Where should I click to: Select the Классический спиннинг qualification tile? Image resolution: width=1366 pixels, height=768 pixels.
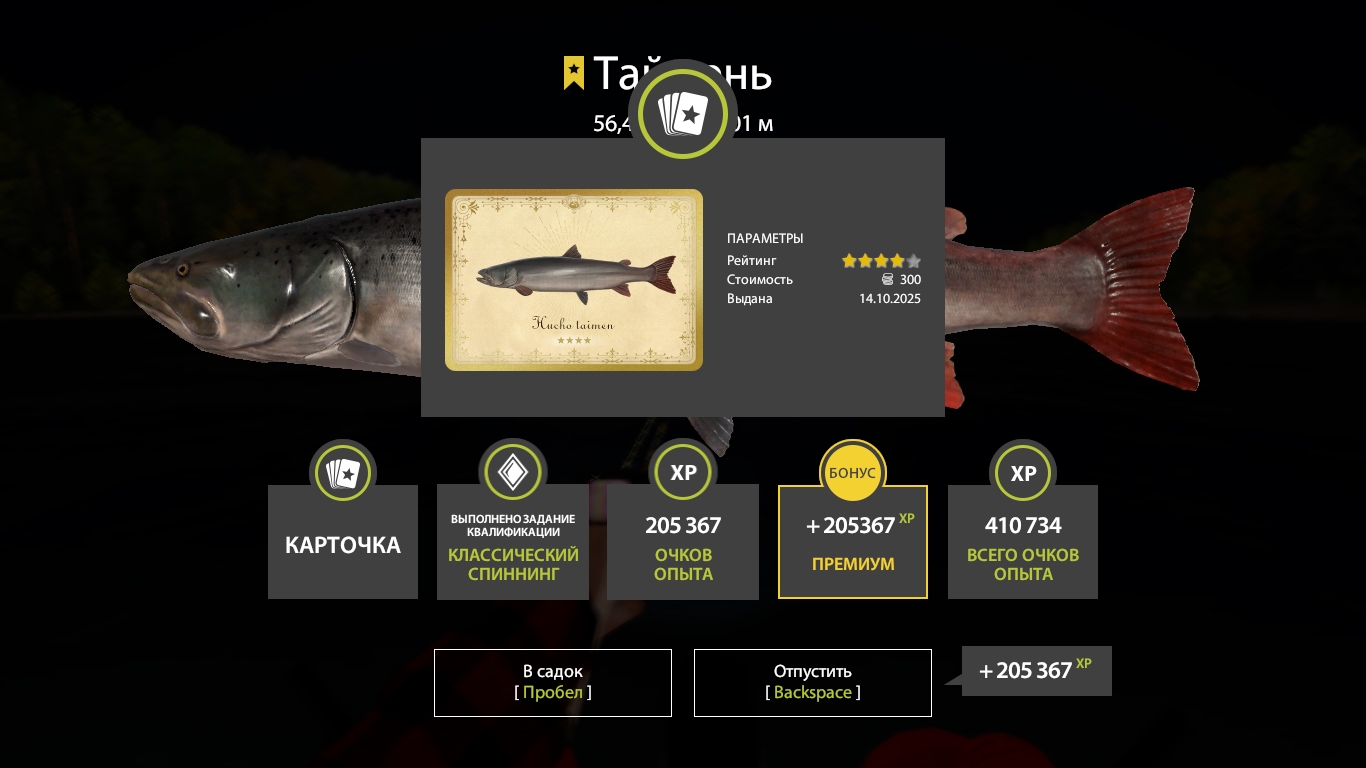pyautogui.click(x=513, y=542)
